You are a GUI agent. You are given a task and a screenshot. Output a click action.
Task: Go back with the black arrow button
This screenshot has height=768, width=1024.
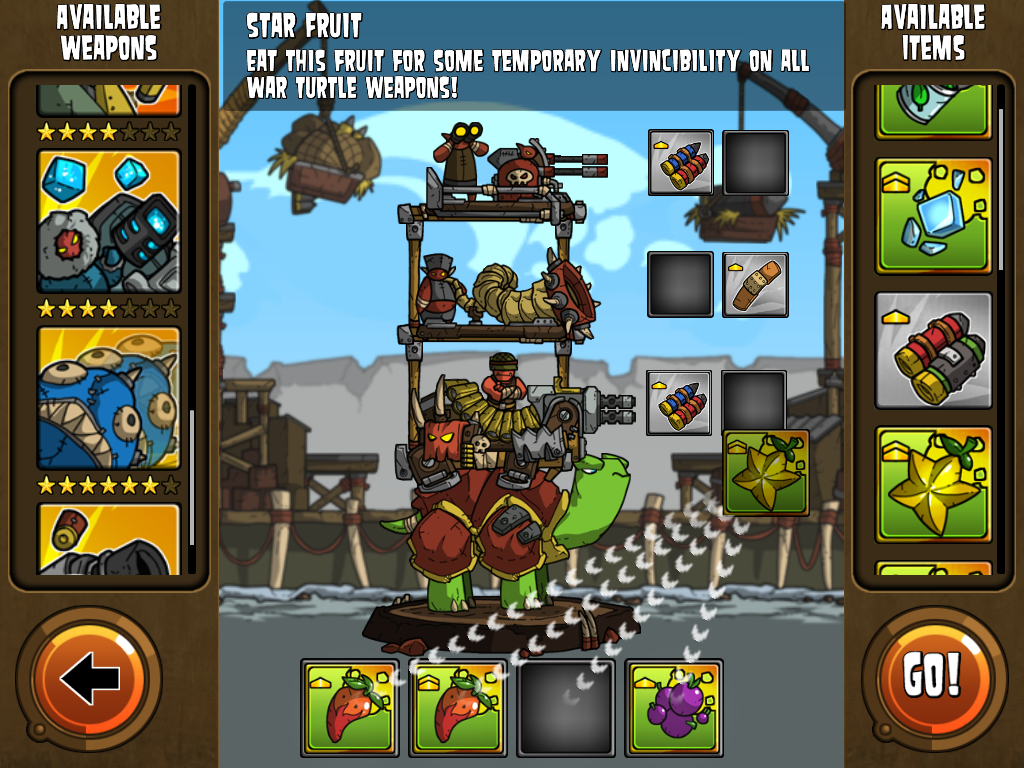click(89, 680)
